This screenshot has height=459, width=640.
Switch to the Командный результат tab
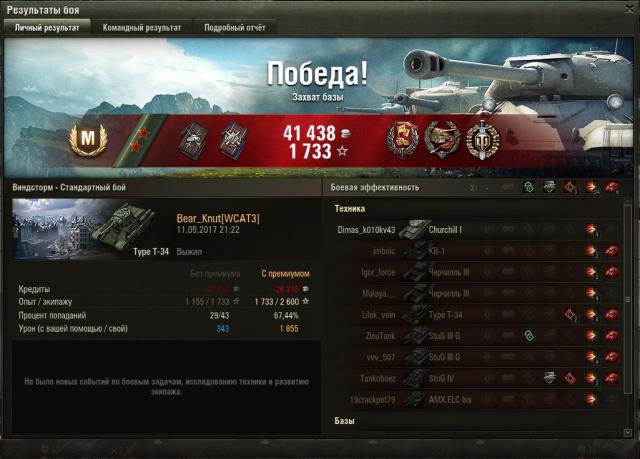(x=141, y=28)
